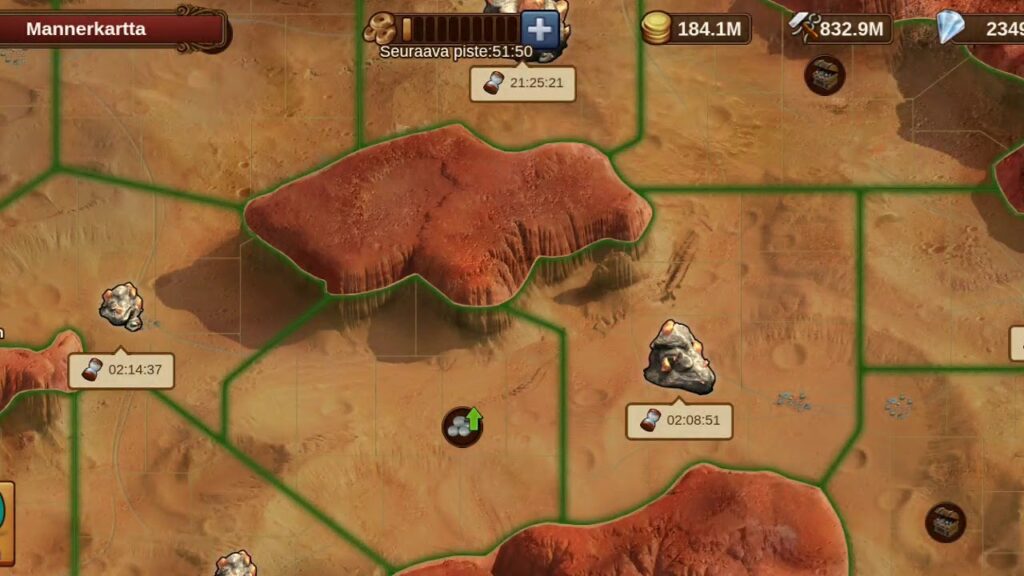
Task: Select the province tag showing 02:14:37
Action: [x=122, y=370]
